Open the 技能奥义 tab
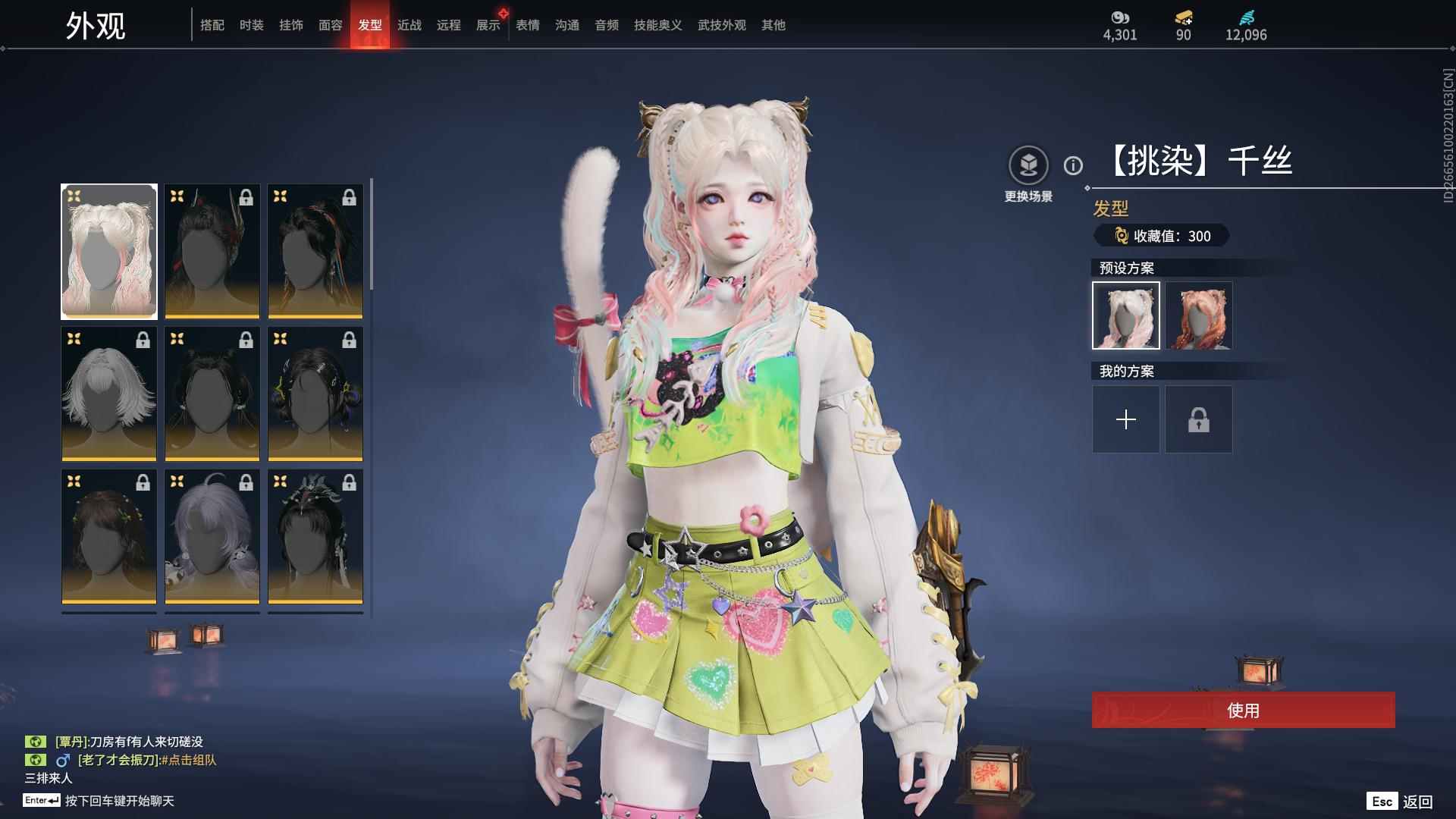 (658, 25)
